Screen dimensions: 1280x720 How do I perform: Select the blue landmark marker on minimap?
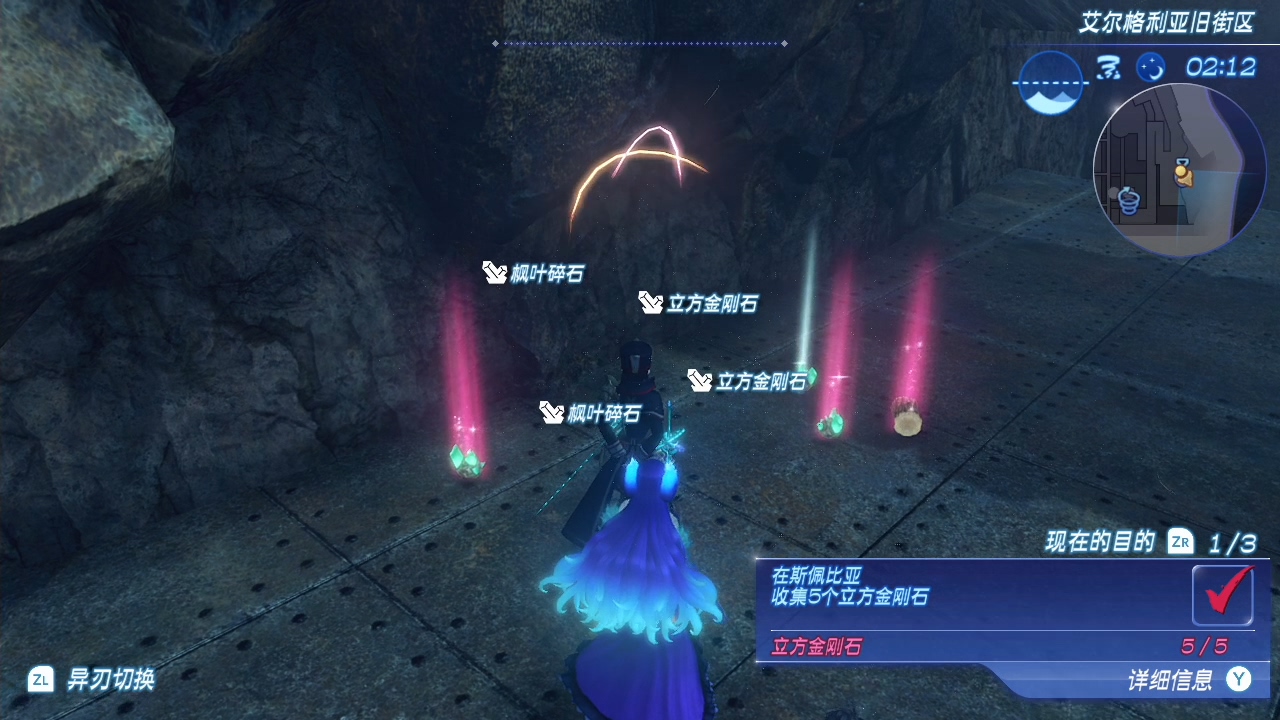[1130, 201]
